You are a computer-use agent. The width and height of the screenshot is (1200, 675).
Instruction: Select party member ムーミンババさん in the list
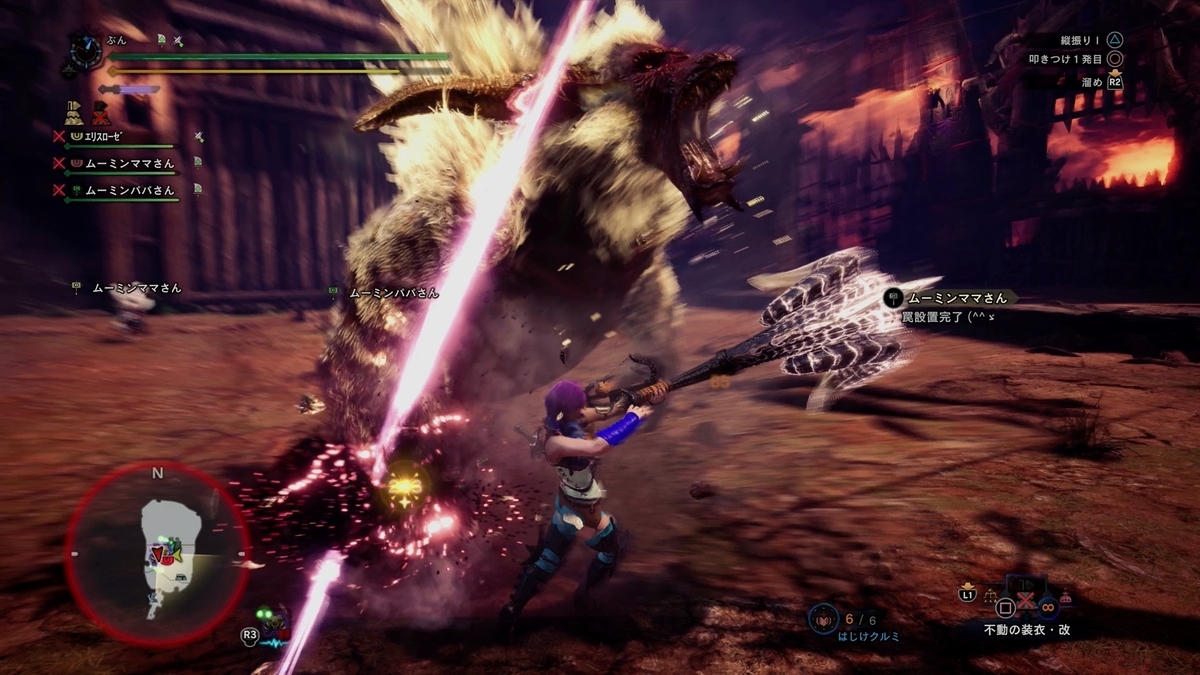pyautogui.click(x=128, y=189)
